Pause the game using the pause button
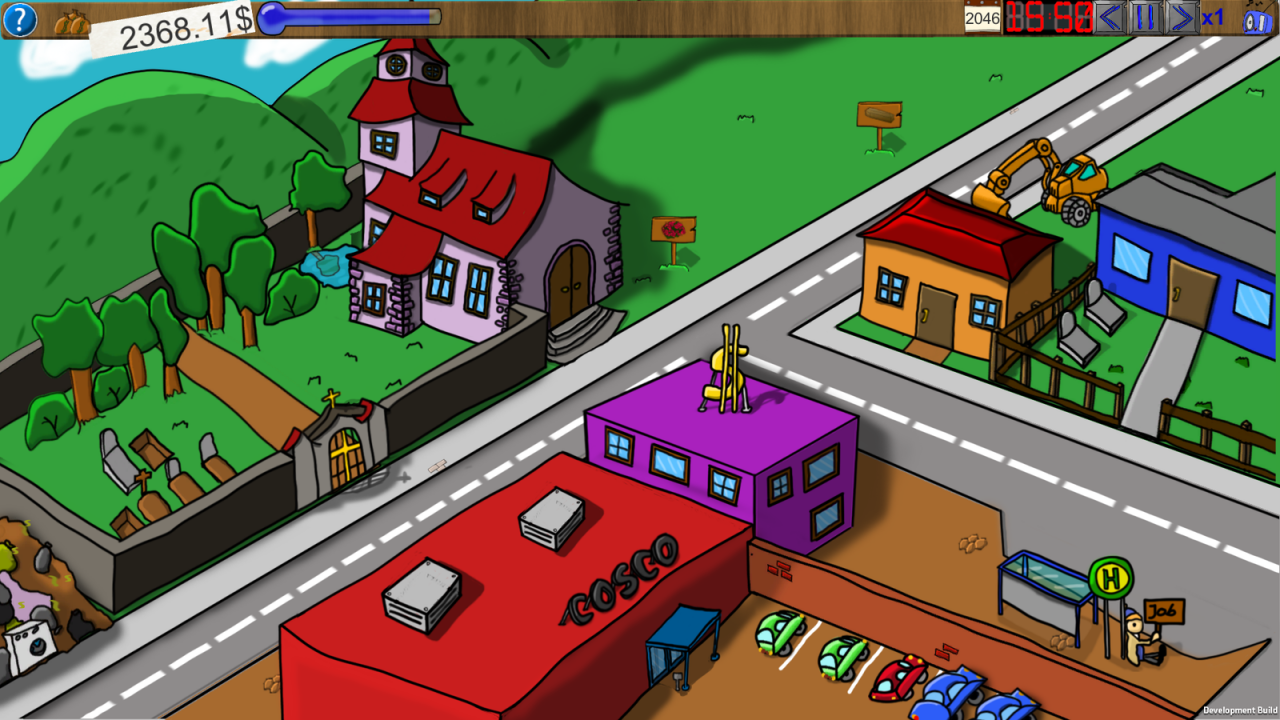 click(1146, 18)
